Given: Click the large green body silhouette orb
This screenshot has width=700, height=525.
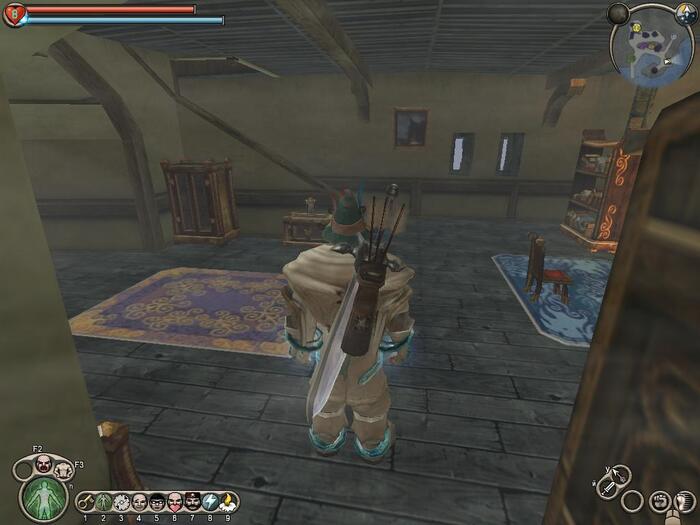Looking at the screenshot, I should click(44, 497).
